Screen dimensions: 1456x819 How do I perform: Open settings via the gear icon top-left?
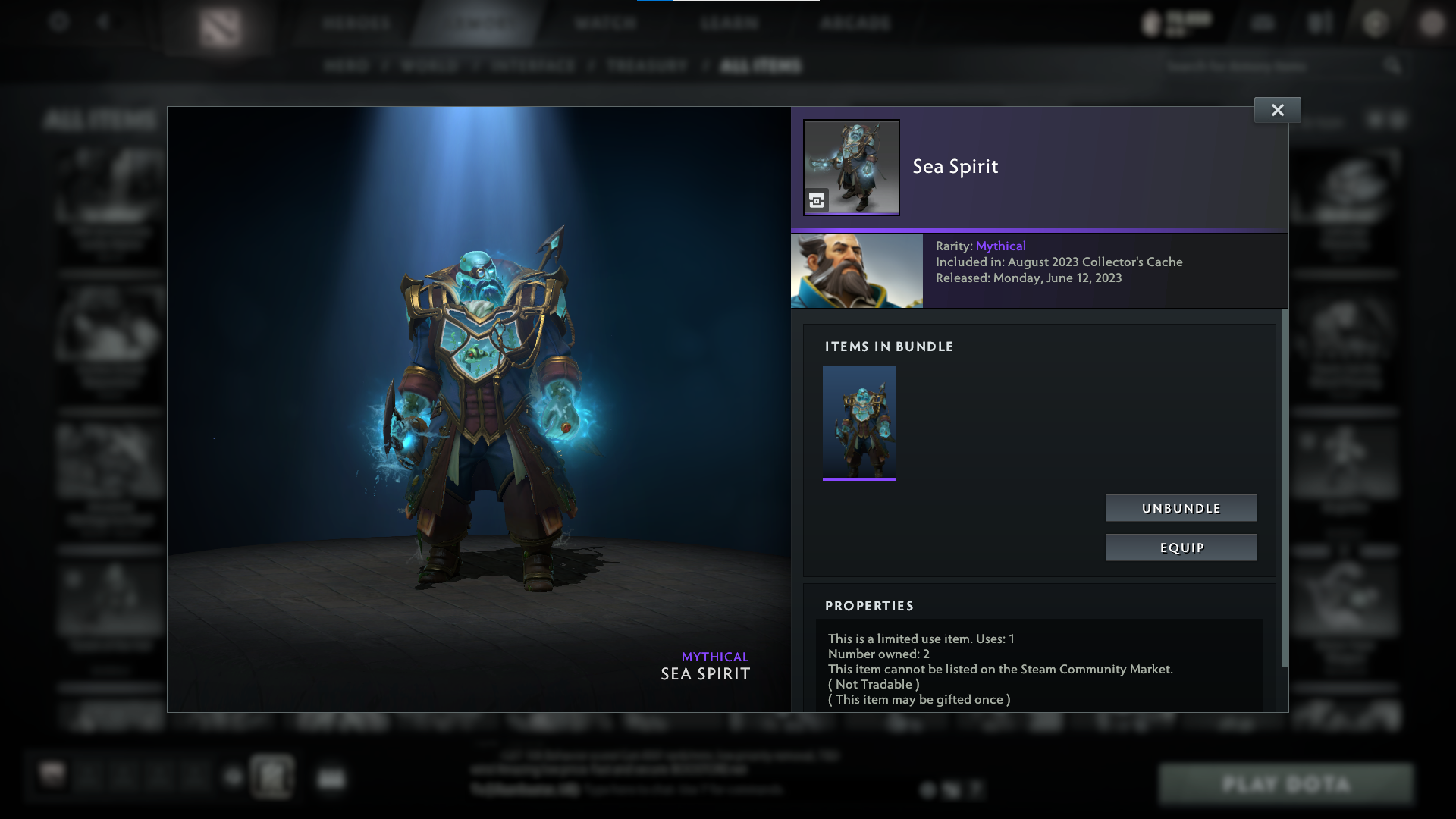59,22
